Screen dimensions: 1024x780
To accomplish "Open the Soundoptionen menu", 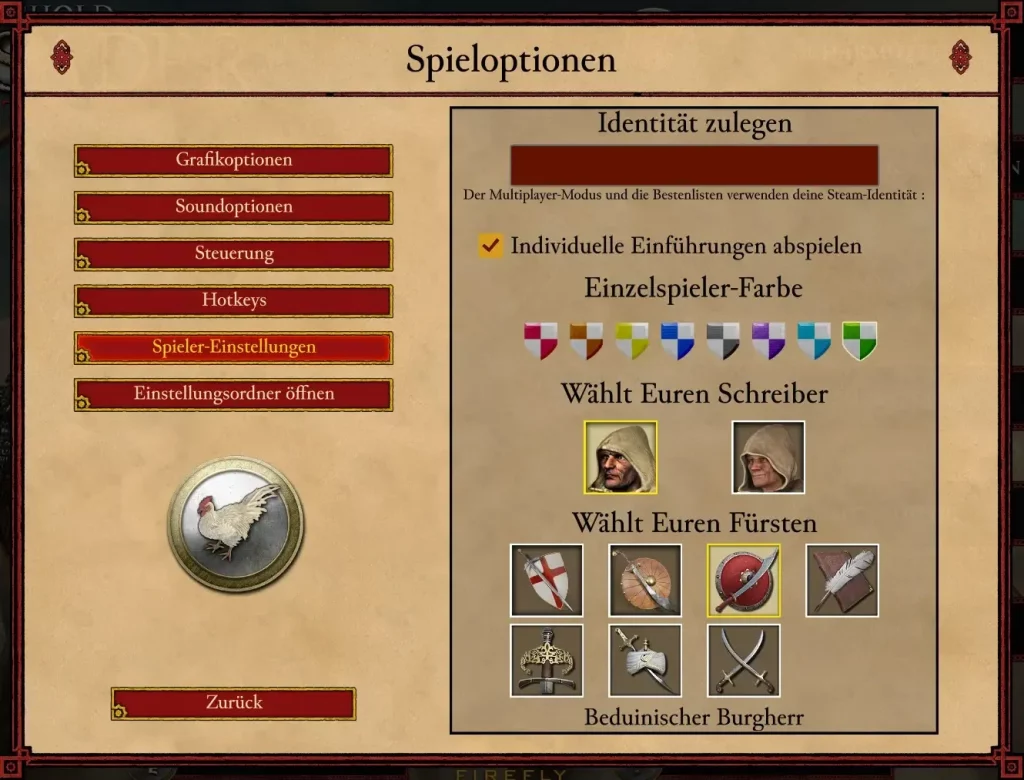I will (x=234, y=207).
